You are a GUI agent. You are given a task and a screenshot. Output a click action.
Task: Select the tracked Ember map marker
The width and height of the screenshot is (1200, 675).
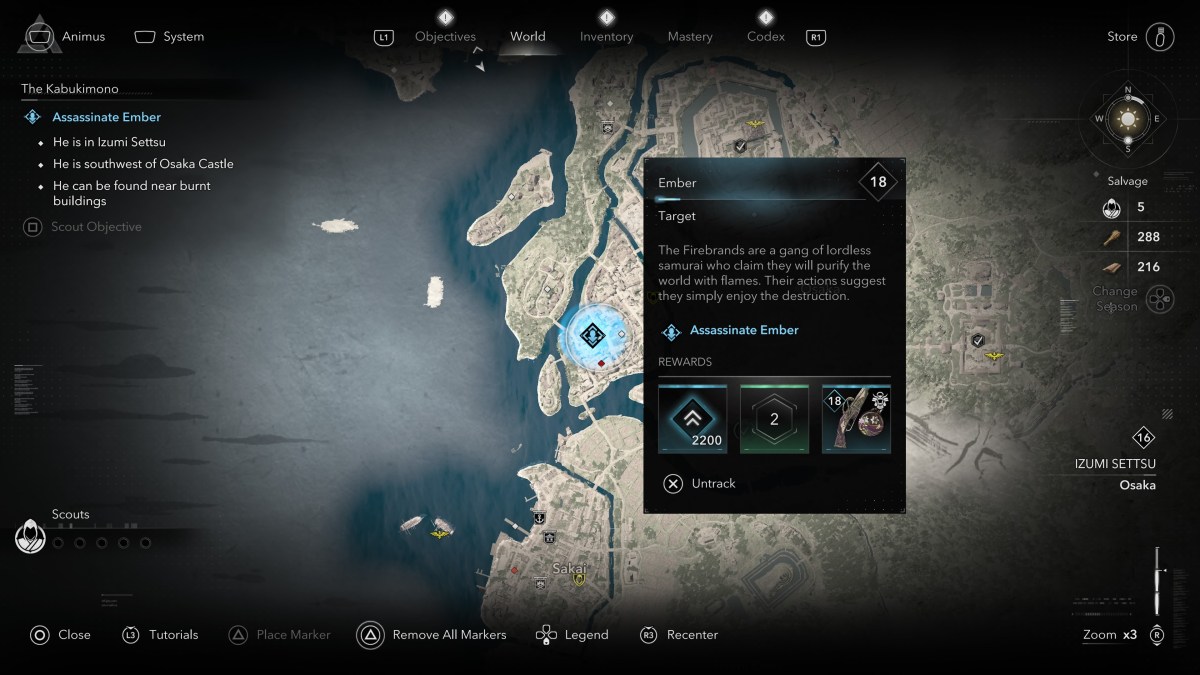point(591,336)
